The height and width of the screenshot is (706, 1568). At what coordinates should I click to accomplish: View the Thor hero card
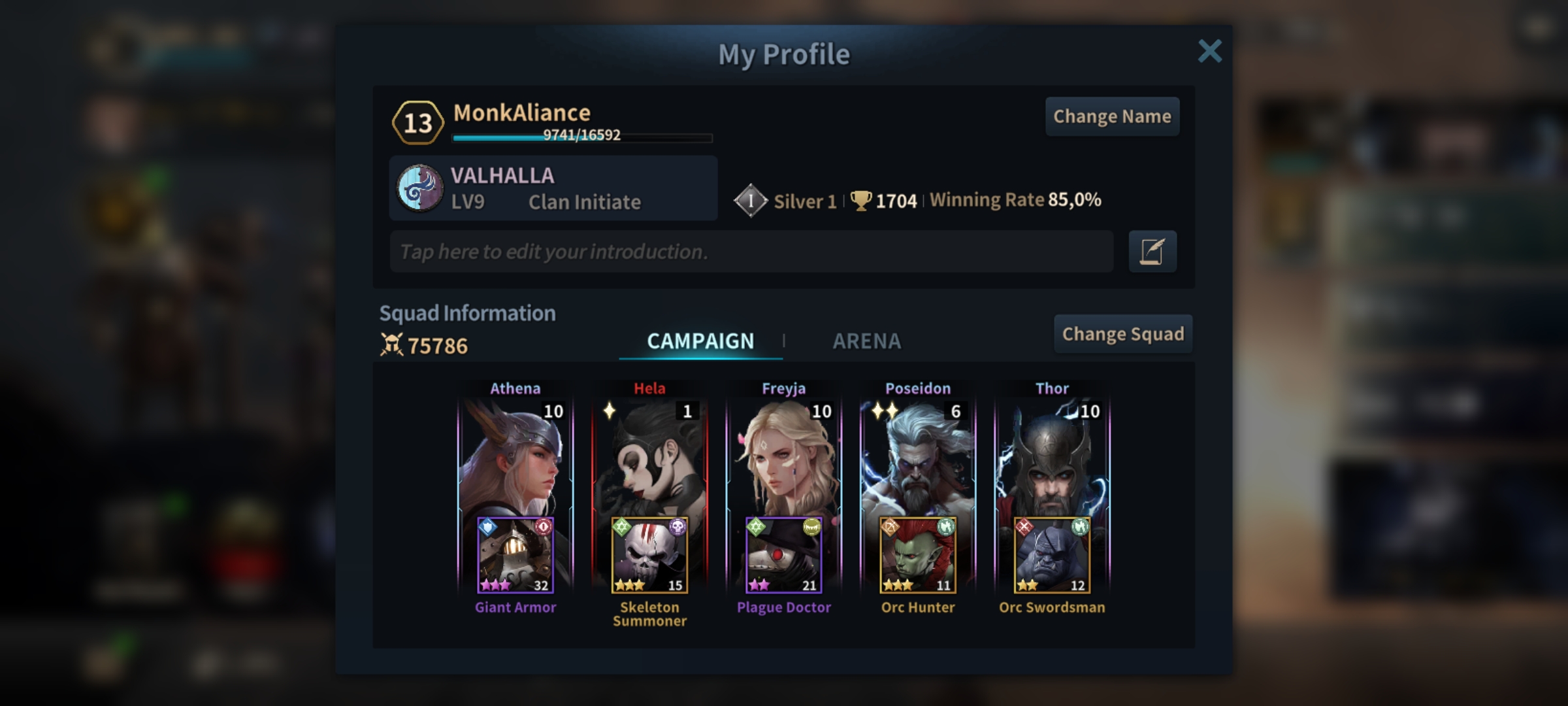(1052, 458)
